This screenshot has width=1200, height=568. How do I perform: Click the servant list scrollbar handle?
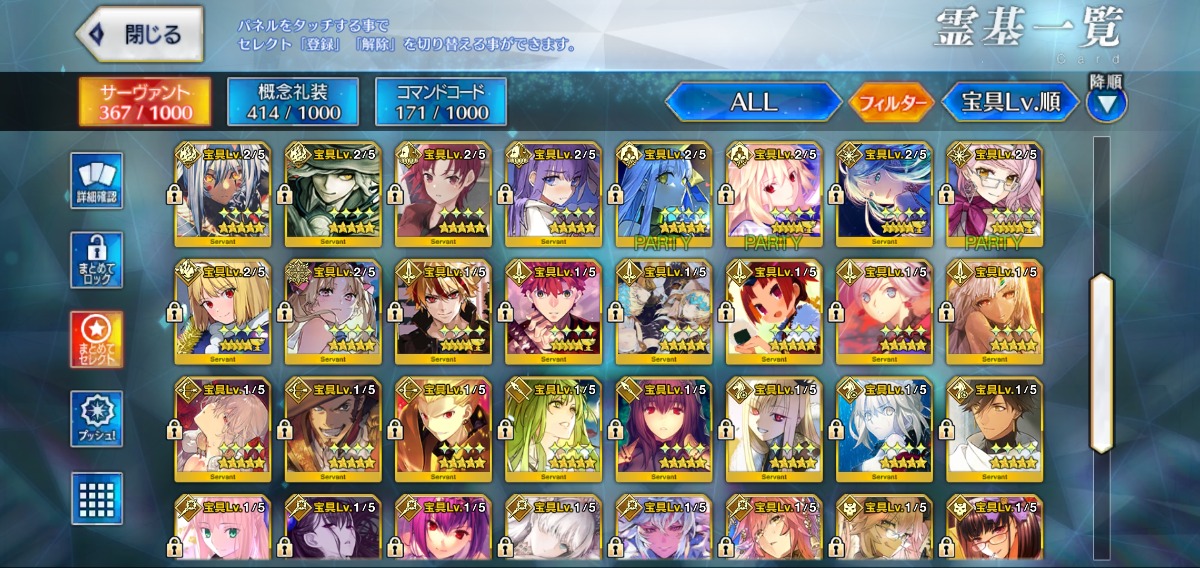(x=1101, y=360)
